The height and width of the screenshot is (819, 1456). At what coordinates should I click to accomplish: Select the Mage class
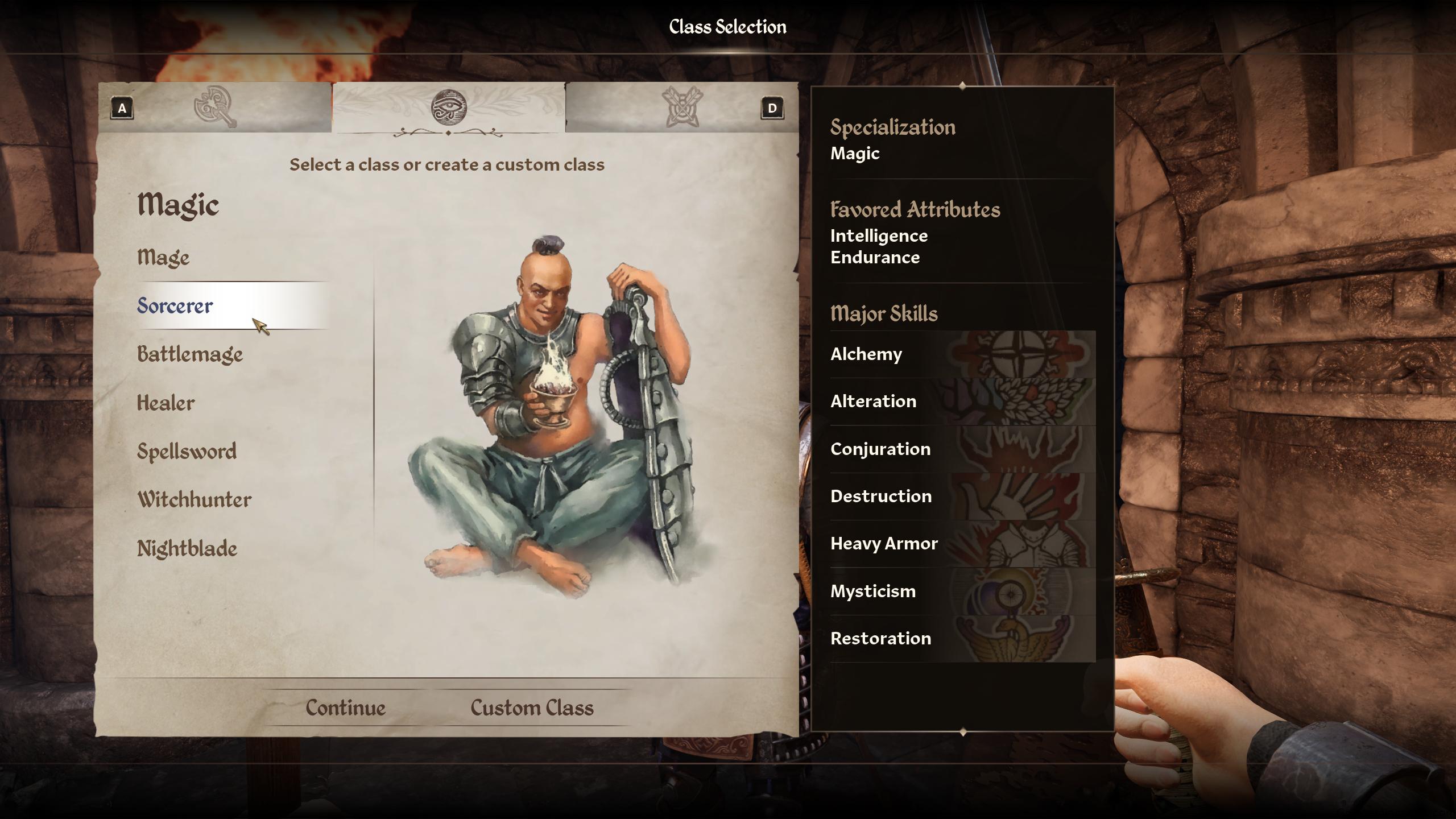click(x=163, y=257)
